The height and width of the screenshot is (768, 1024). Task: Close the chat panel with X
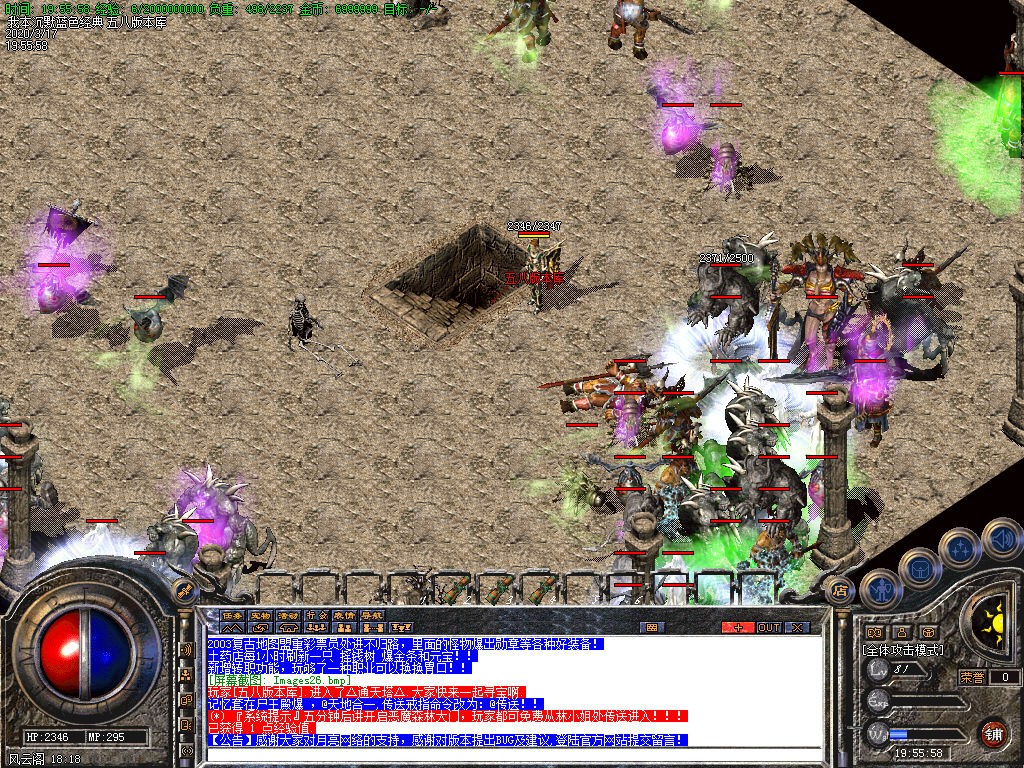tap(797, 627)
